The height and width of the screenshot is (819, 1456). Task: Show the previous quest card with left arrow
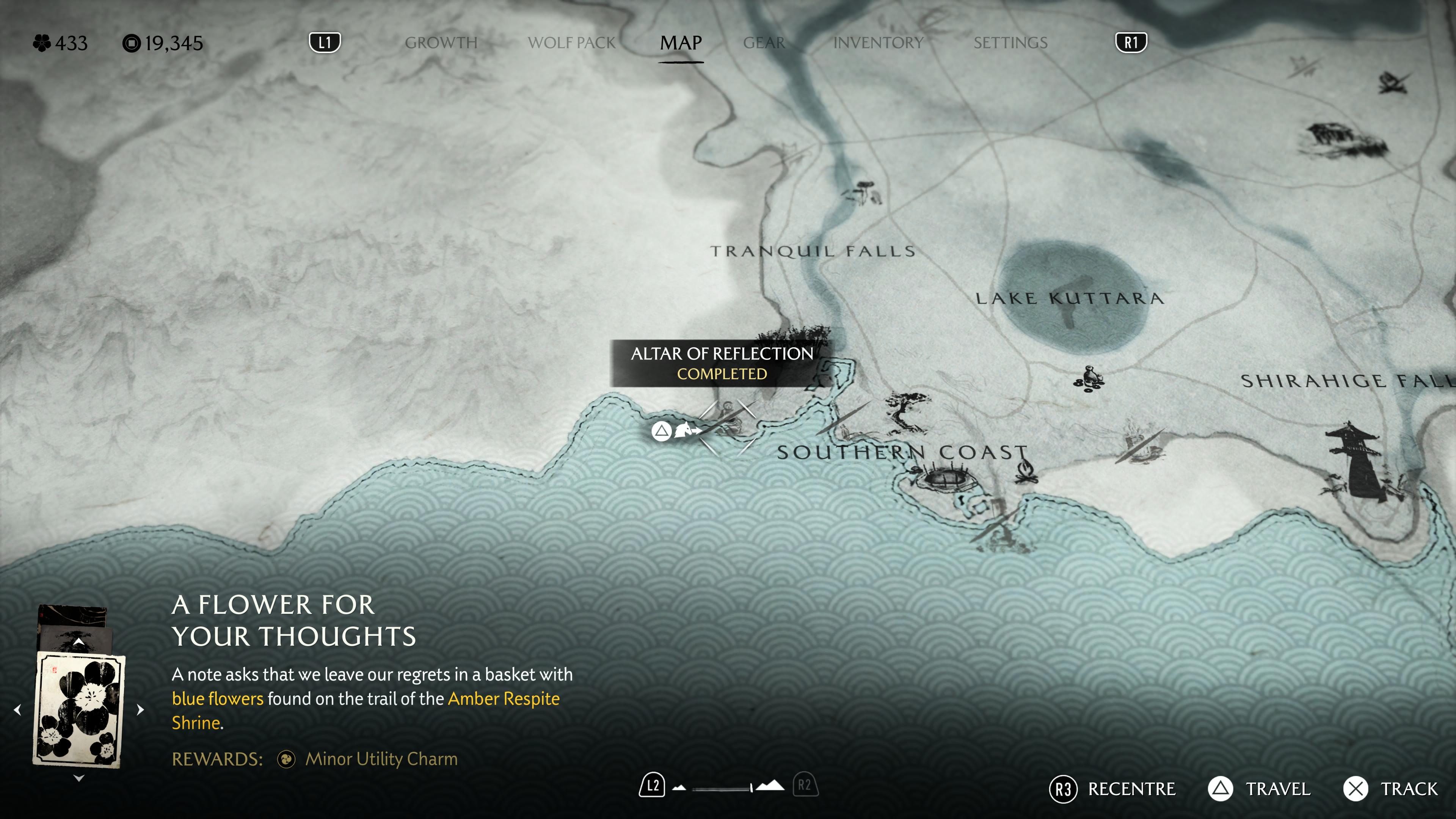coord(17,709)
